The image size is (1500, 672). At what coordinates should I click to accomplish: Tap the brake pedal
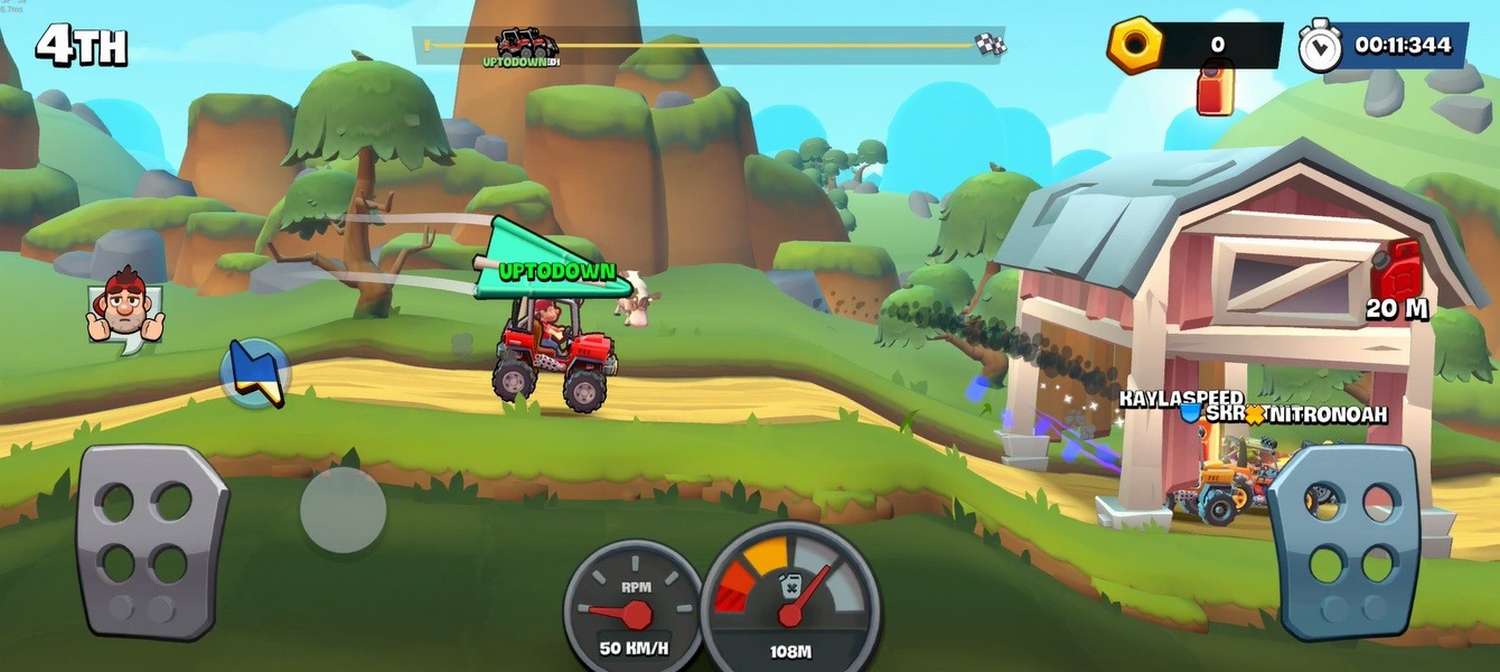152,541
